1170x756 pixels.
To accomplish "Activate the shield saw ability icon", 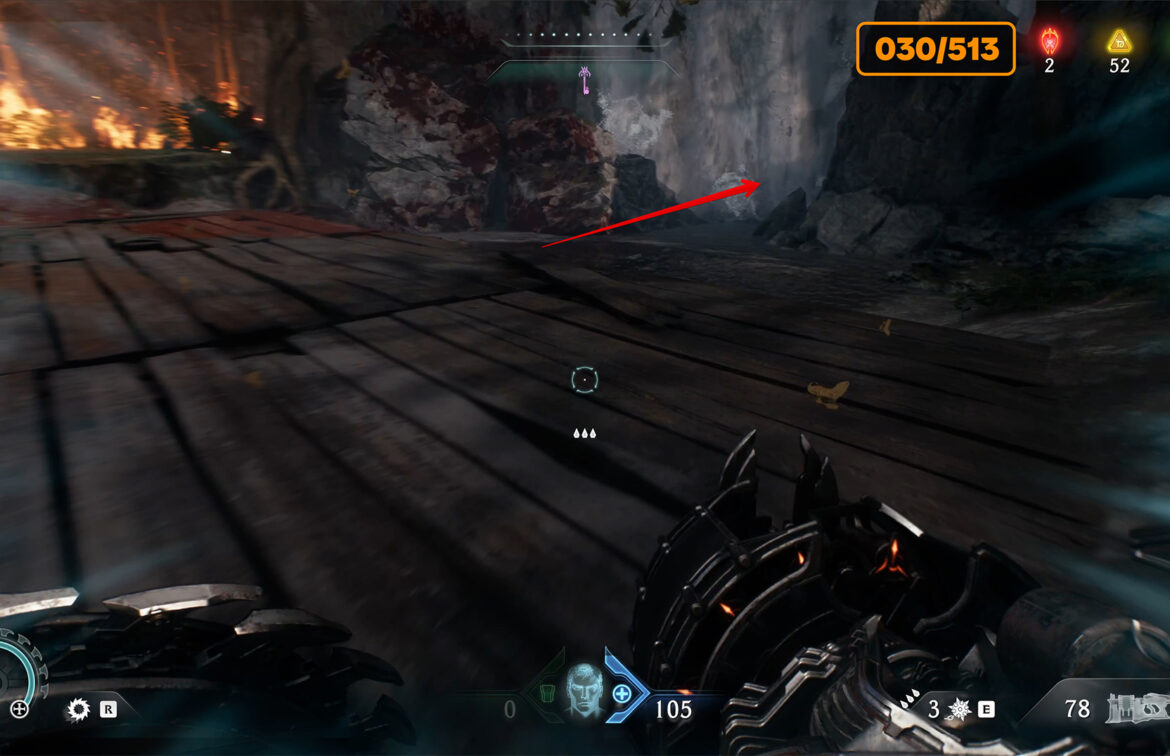I will coord(78,710).
